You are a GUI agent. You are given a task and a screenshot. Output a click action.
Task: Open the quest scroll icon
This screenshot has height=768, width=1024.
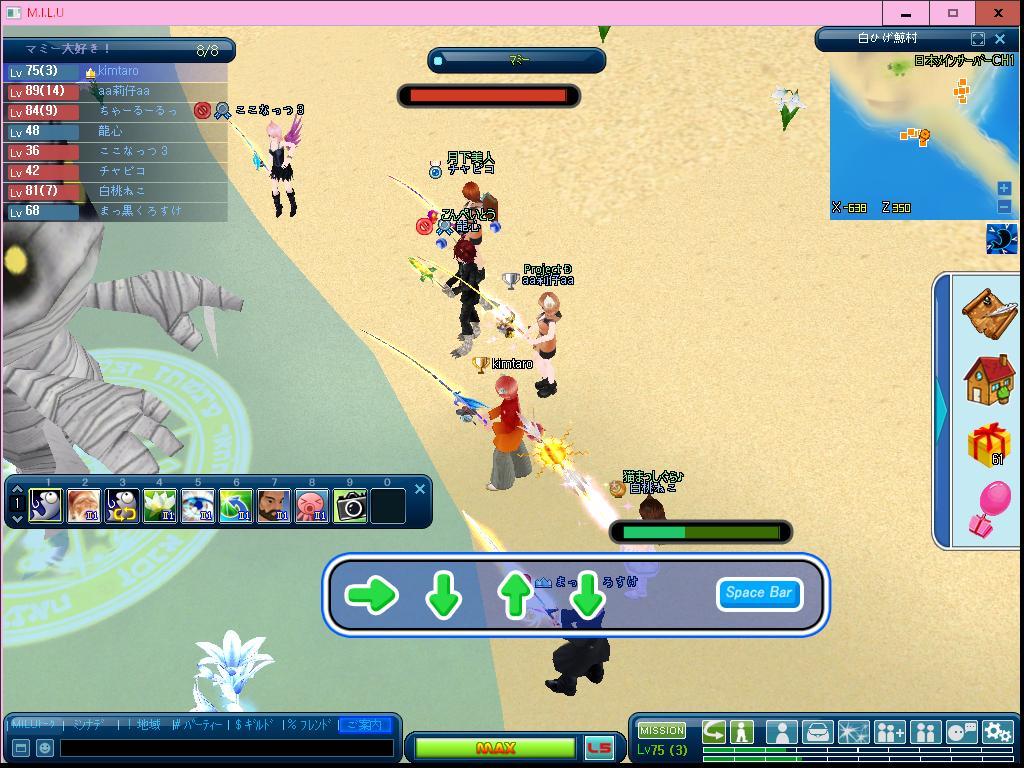(x=989, y=312)
